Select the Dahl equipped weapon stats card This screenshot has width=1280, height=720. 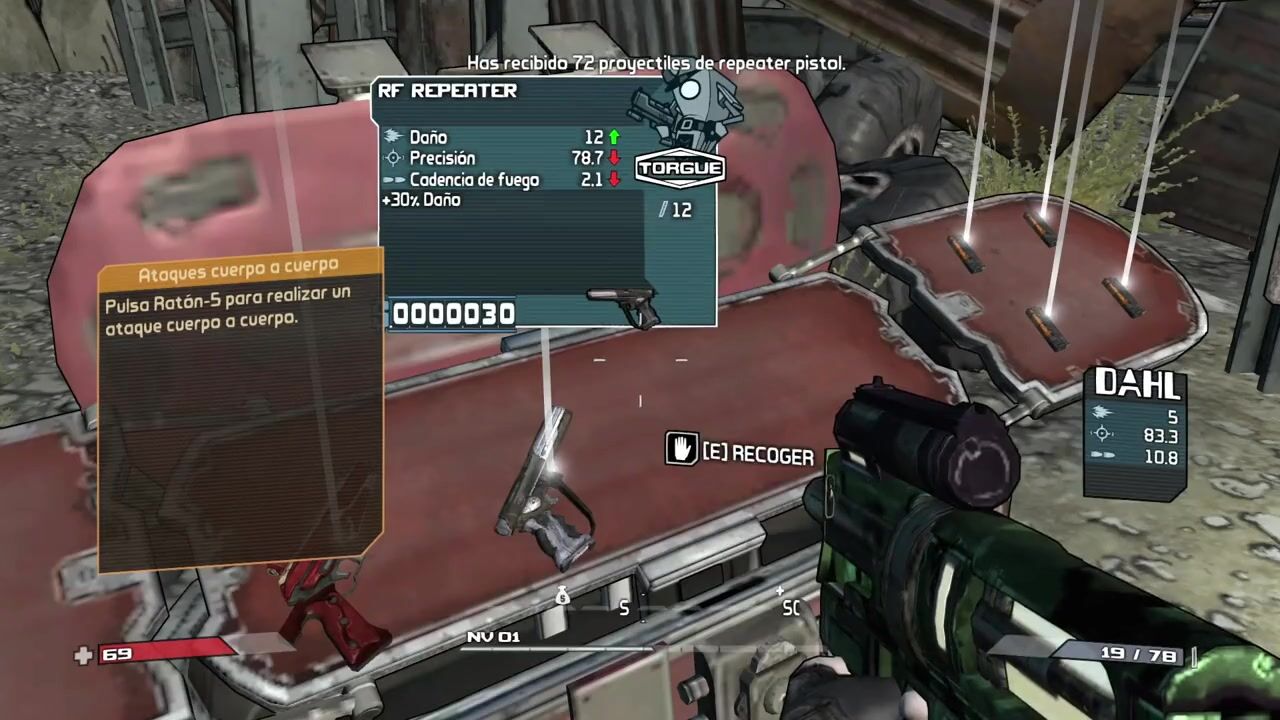coord(1136,432)
